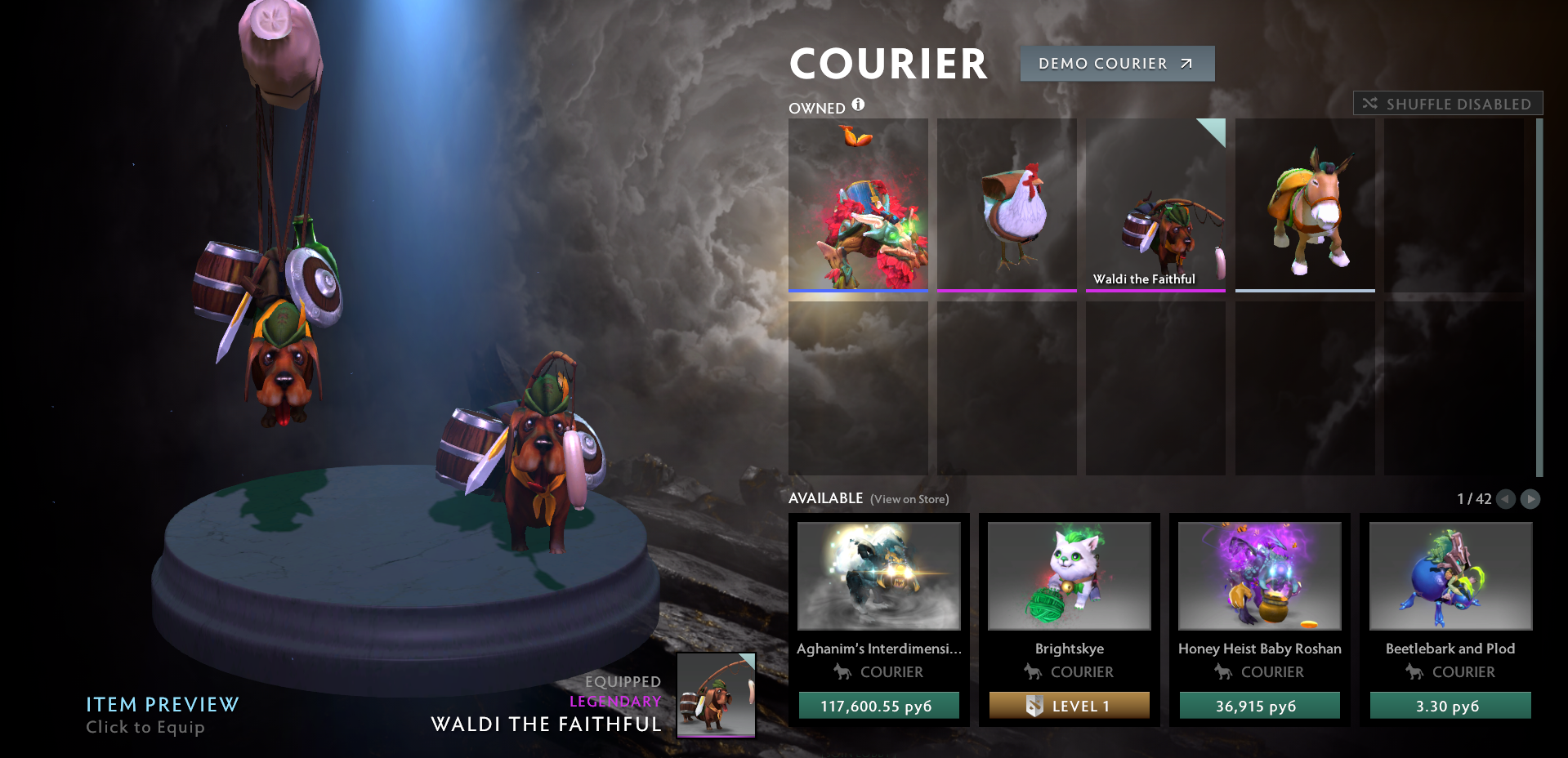
Task: Click Honey Heist Baby Roshan's preview image
Action: point(1258,576)
